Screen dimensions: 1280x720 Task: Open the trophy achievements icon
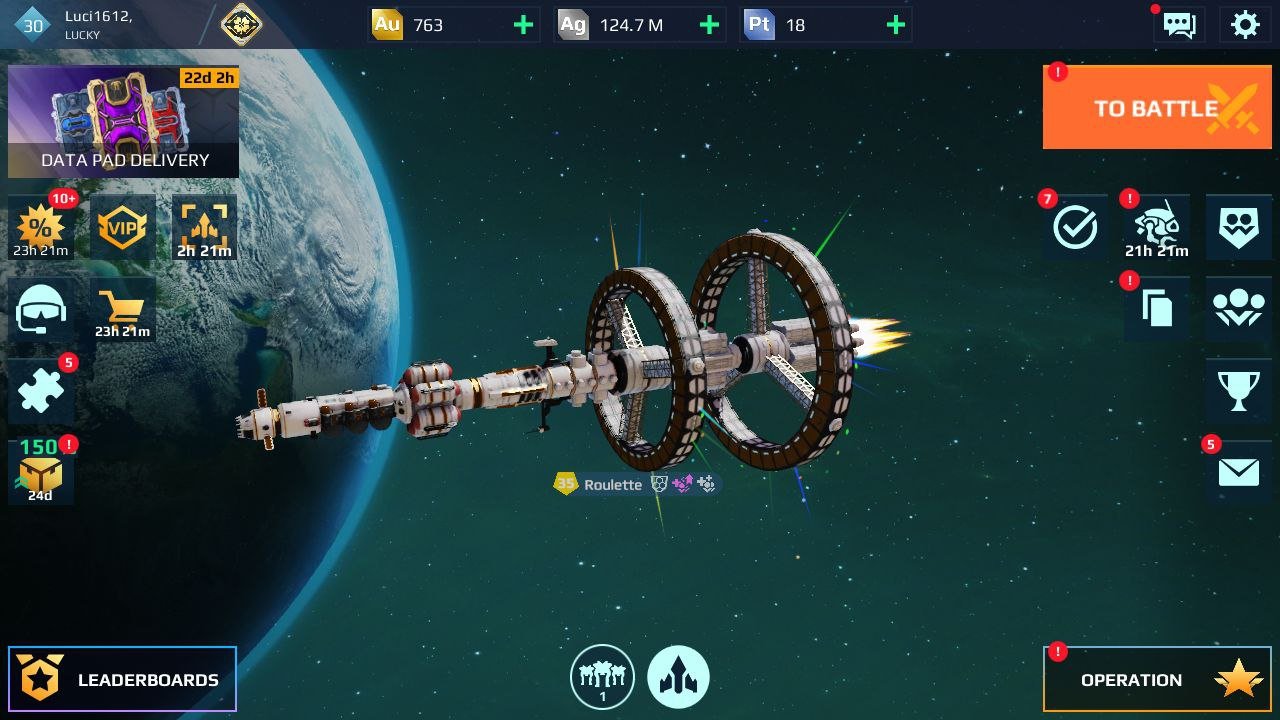[1239, 391]
